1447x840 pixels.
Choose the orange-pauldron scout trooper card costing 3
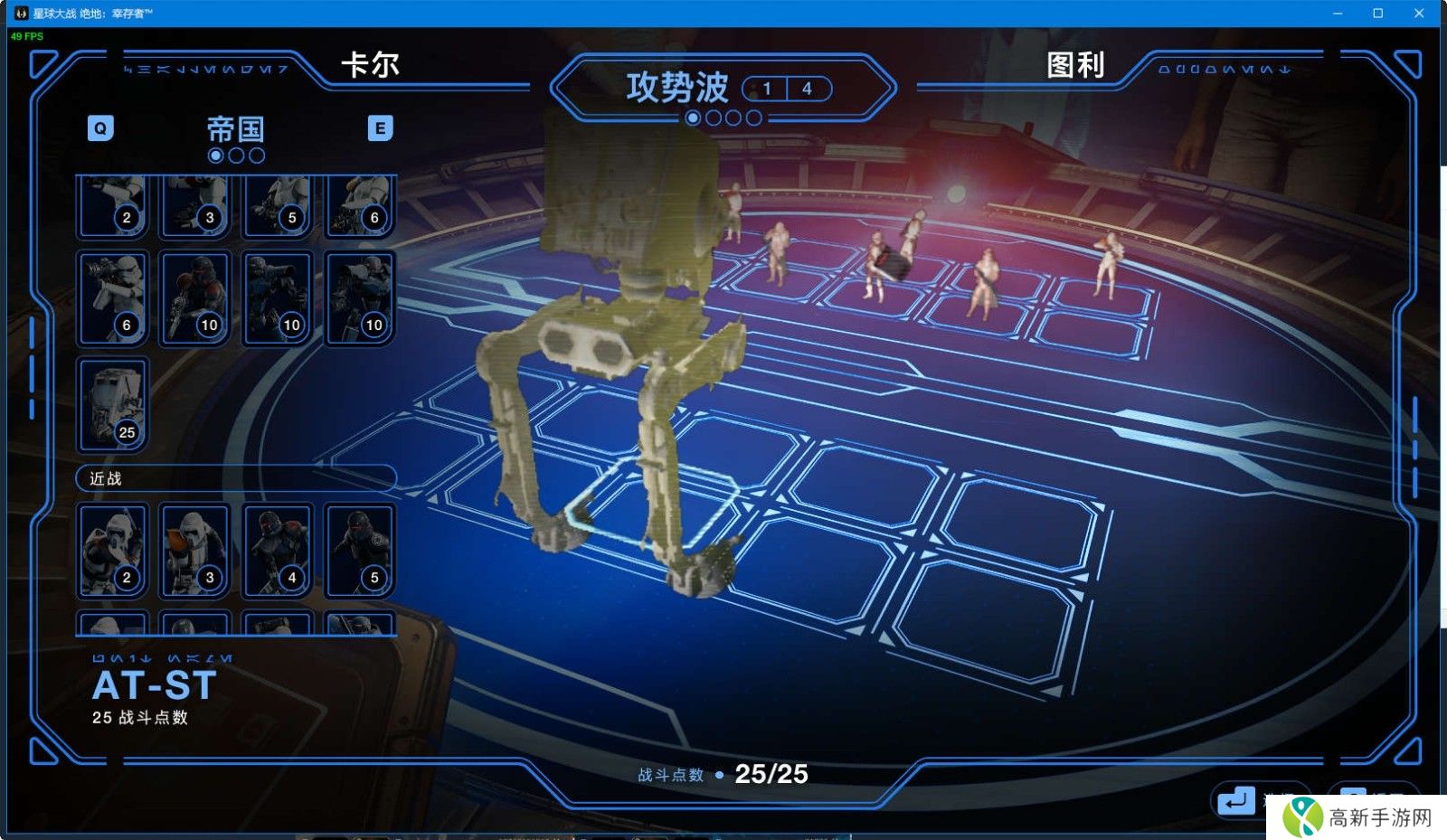click(194, 550)
